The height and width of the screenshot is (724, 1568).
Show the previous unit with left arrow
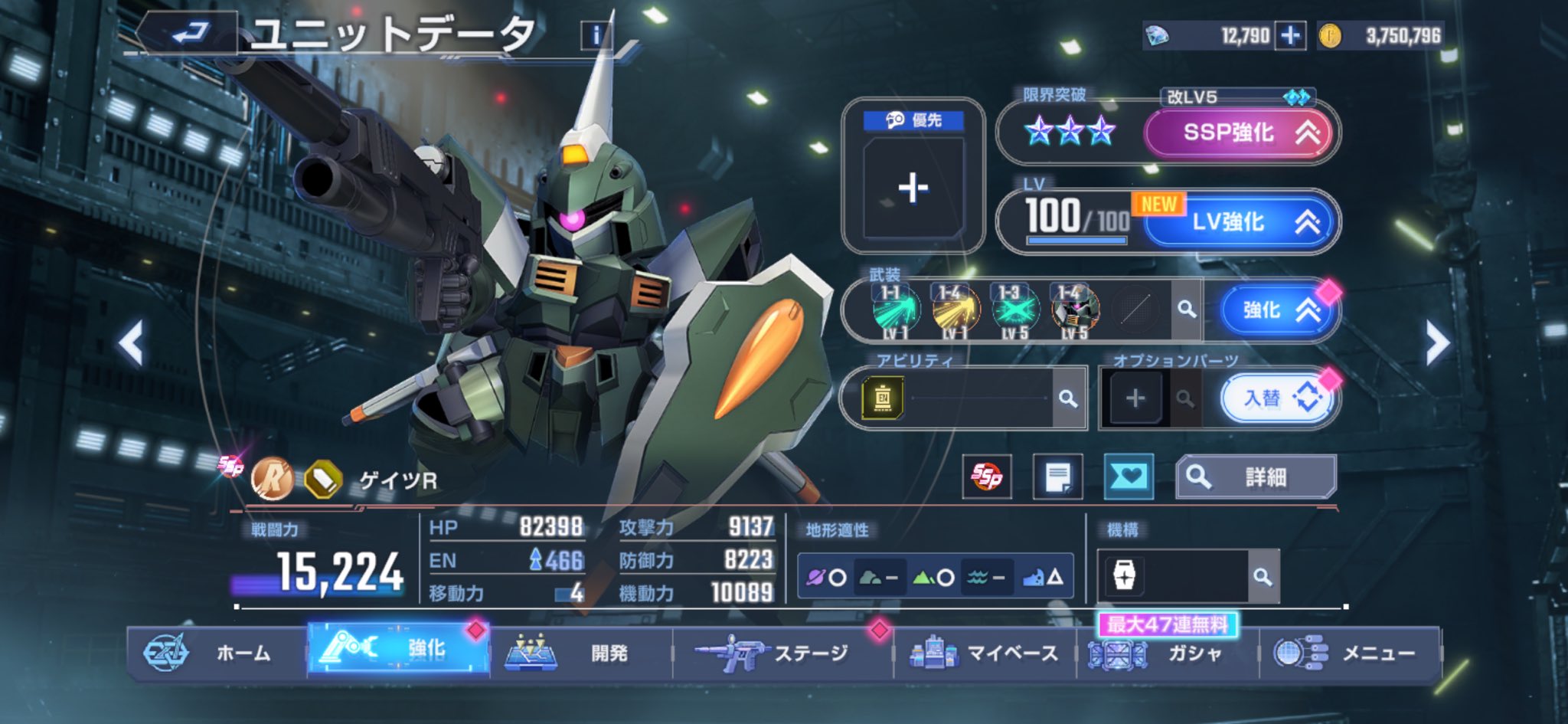tap(132, 342)
